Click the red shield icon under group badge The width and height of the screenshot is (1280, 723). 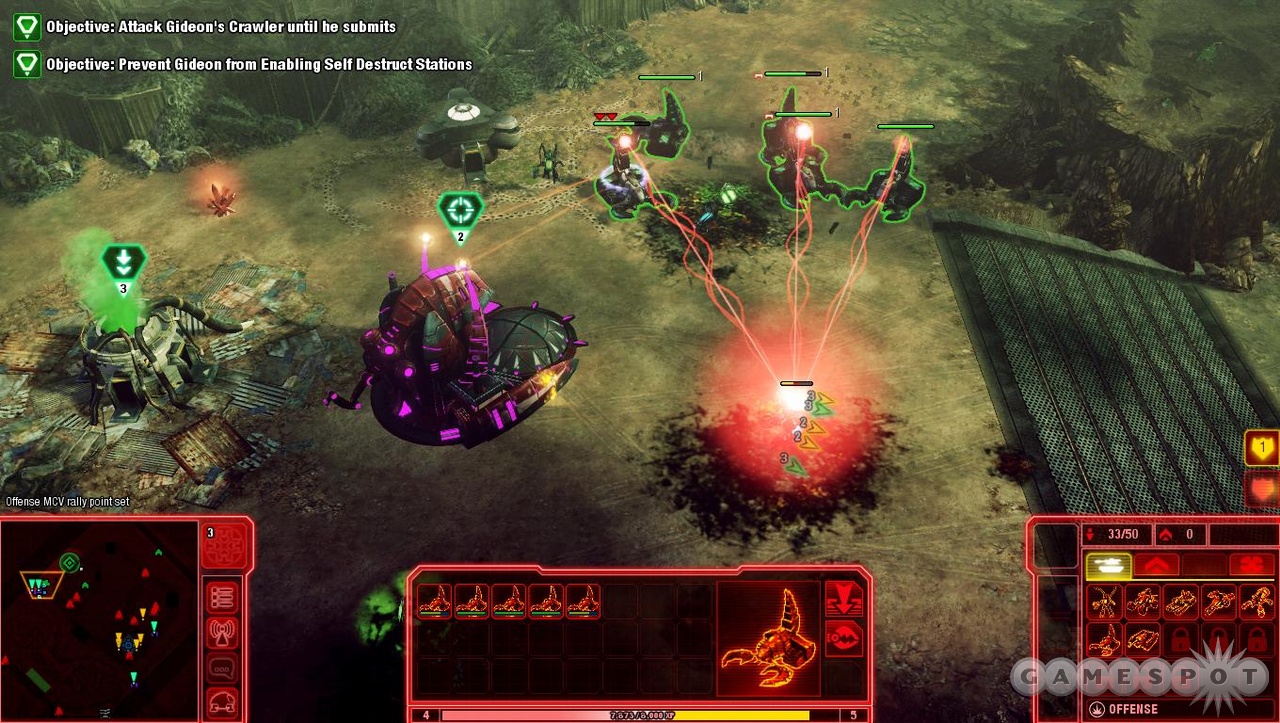[x=1261, y=489]
